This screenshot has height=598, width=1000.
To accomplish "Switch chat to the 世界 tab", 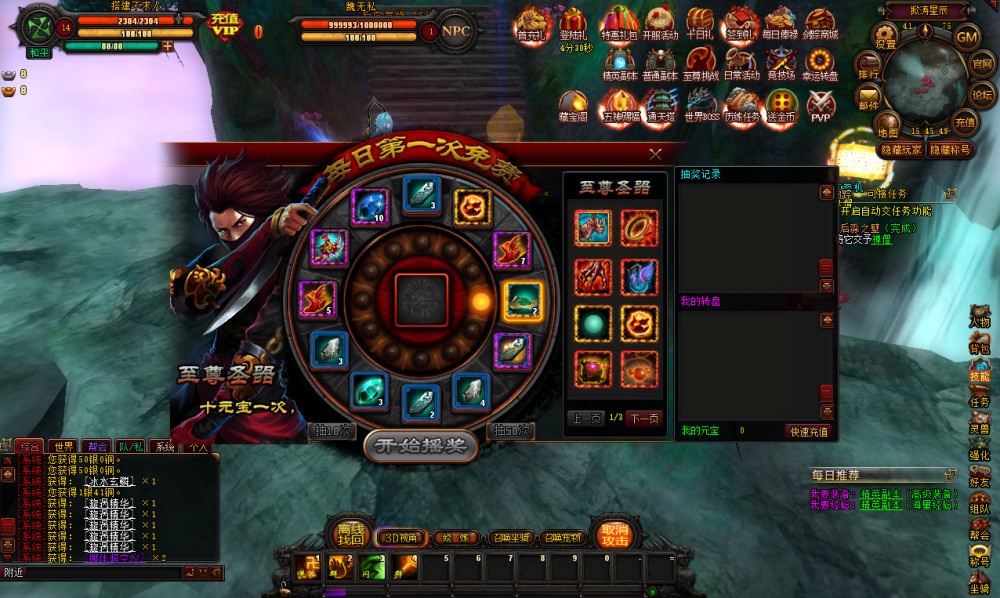I will [65, 446].
